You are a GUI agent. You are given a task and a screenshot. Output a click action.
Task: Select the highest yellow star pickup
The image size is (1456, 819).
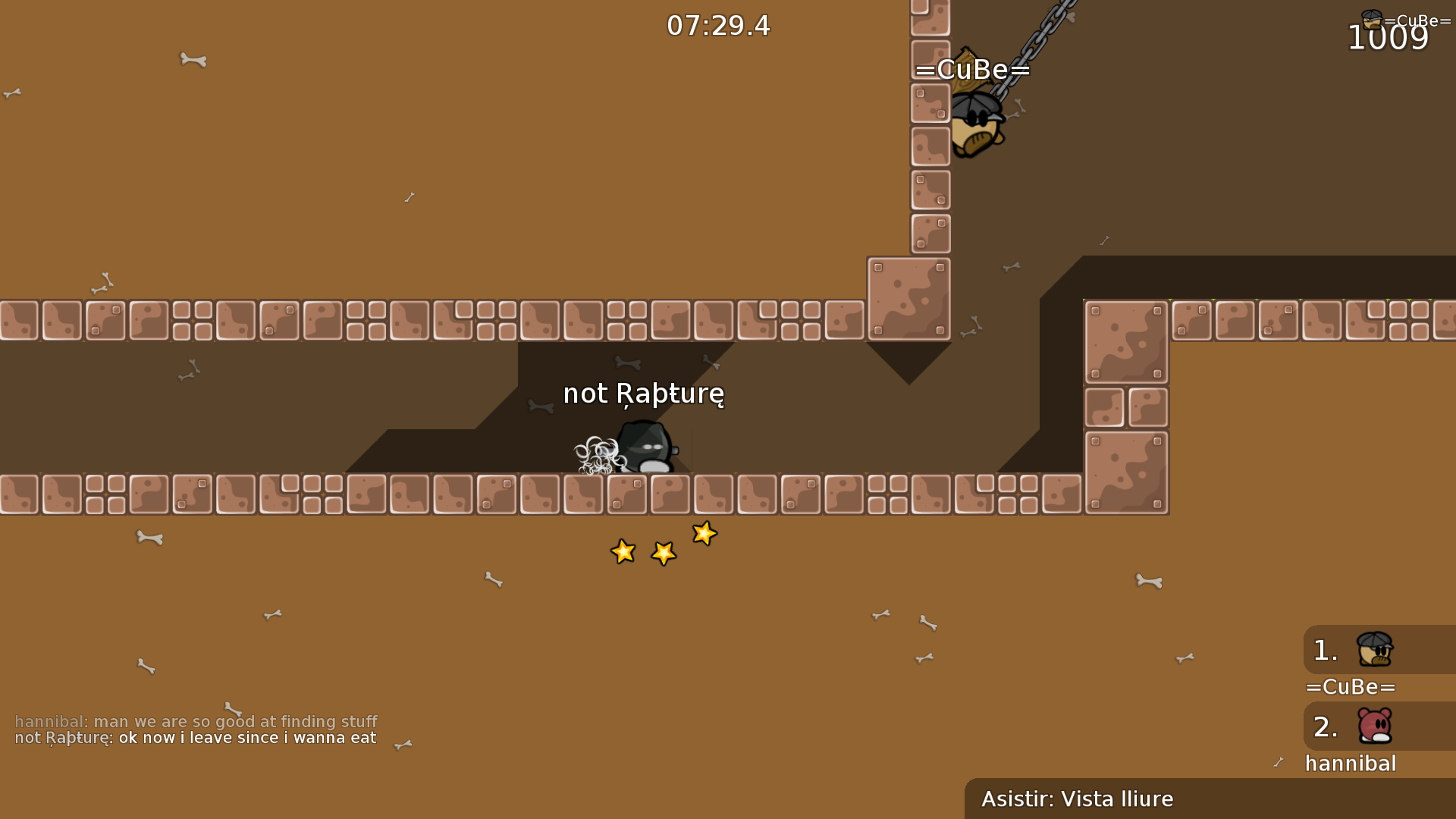704,533
